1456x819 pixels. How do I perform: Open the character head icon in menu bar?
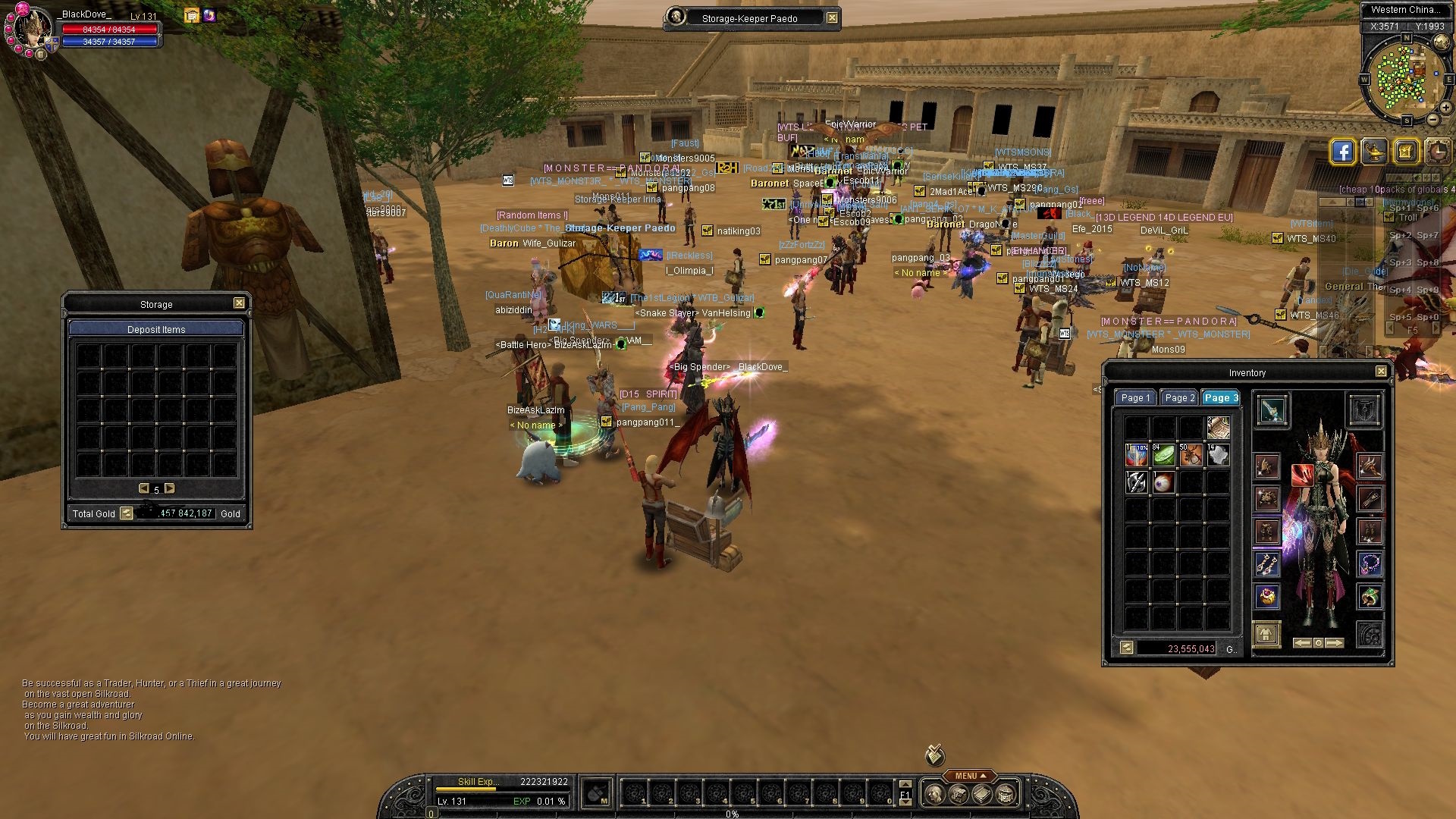(x=935, y=794)
